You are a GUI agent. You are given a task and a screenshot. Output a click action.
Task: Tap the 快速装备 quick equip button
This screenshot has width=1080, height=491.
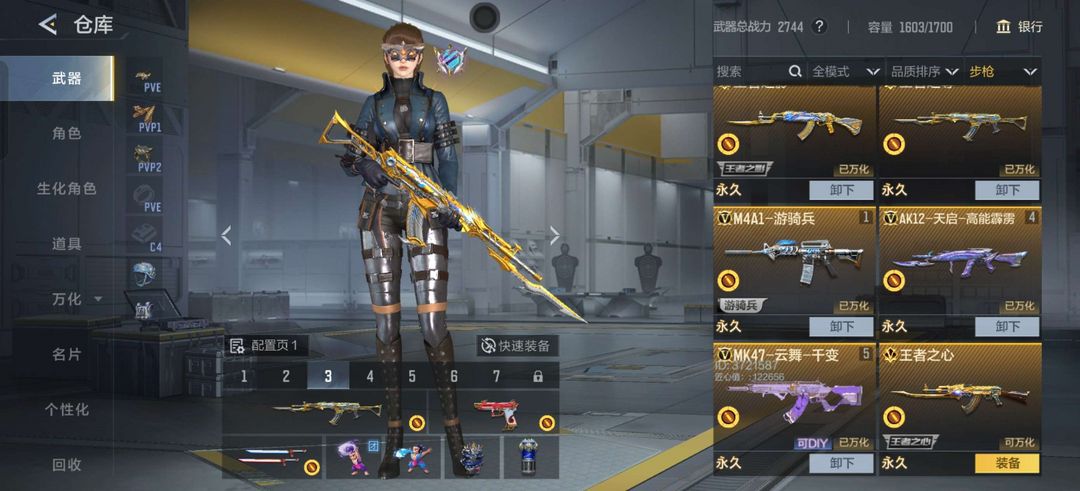click(x=517, y=346)
